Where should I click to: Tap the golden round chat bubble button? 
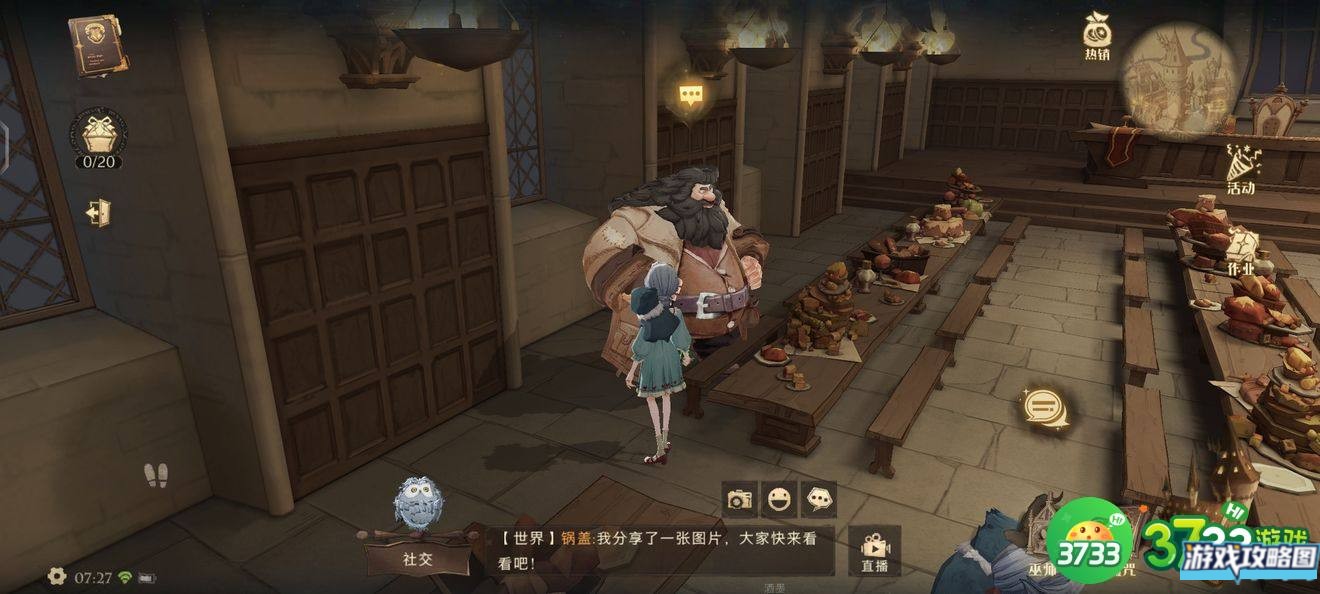(x=1044, y=408)
